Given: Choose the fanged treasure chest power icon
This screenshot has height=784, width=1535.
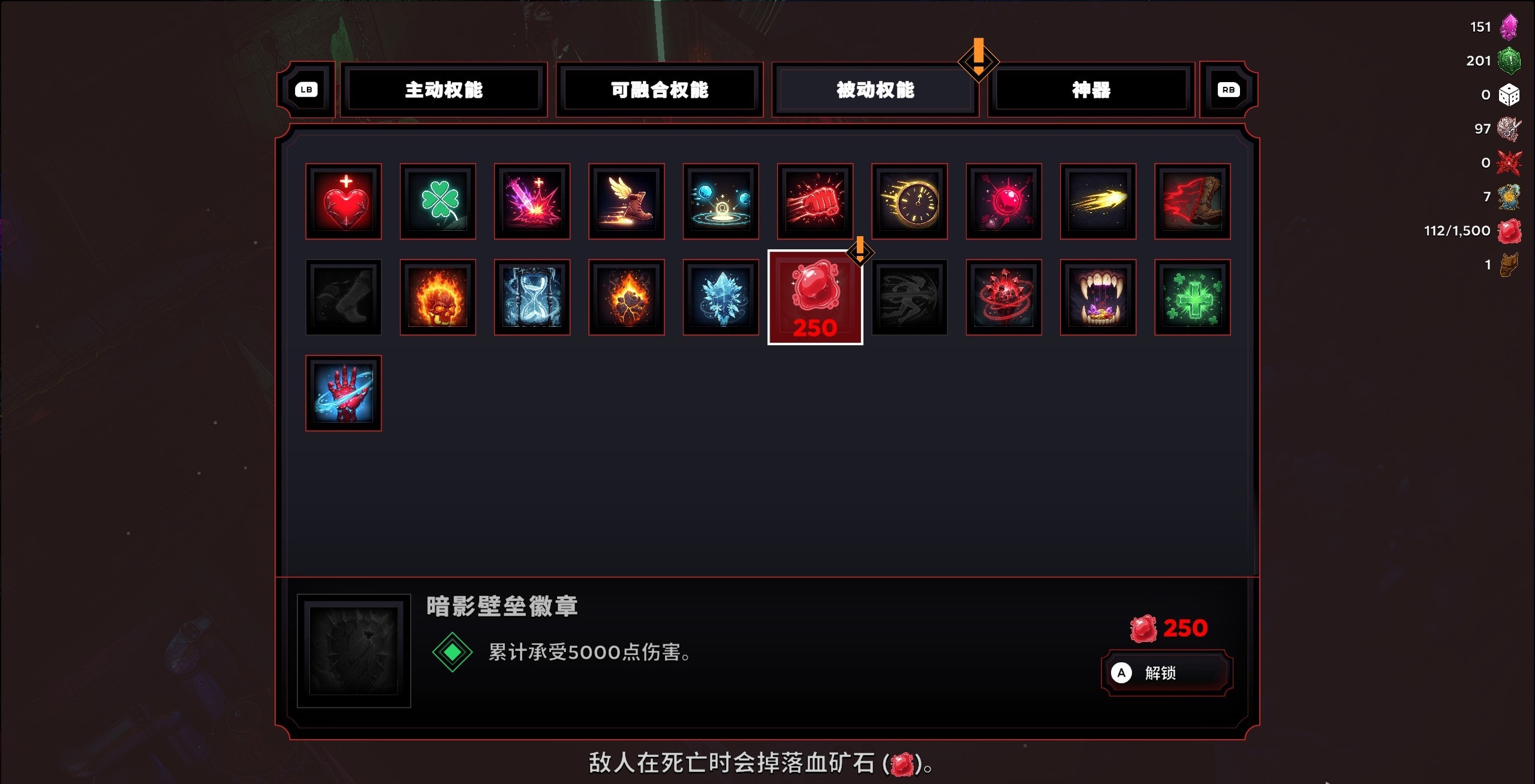Looking at the screenshot, I should (1098, 297).
